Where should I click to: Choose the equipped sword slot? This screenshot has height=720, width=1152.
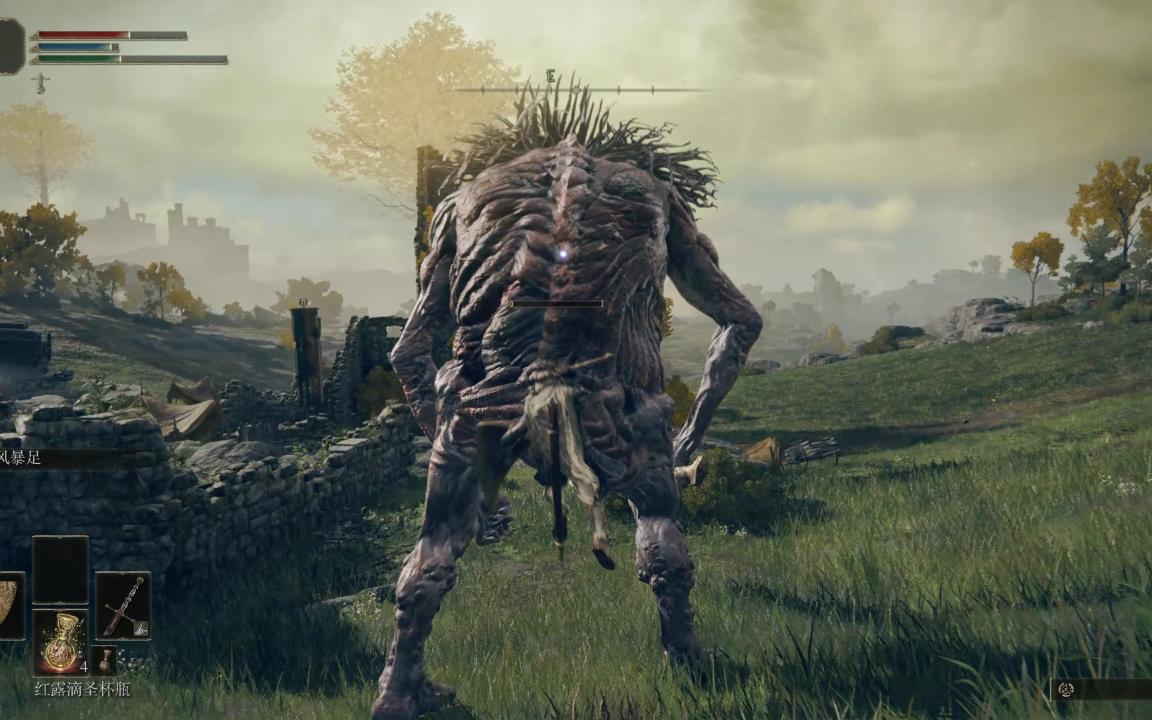(123, 605)
